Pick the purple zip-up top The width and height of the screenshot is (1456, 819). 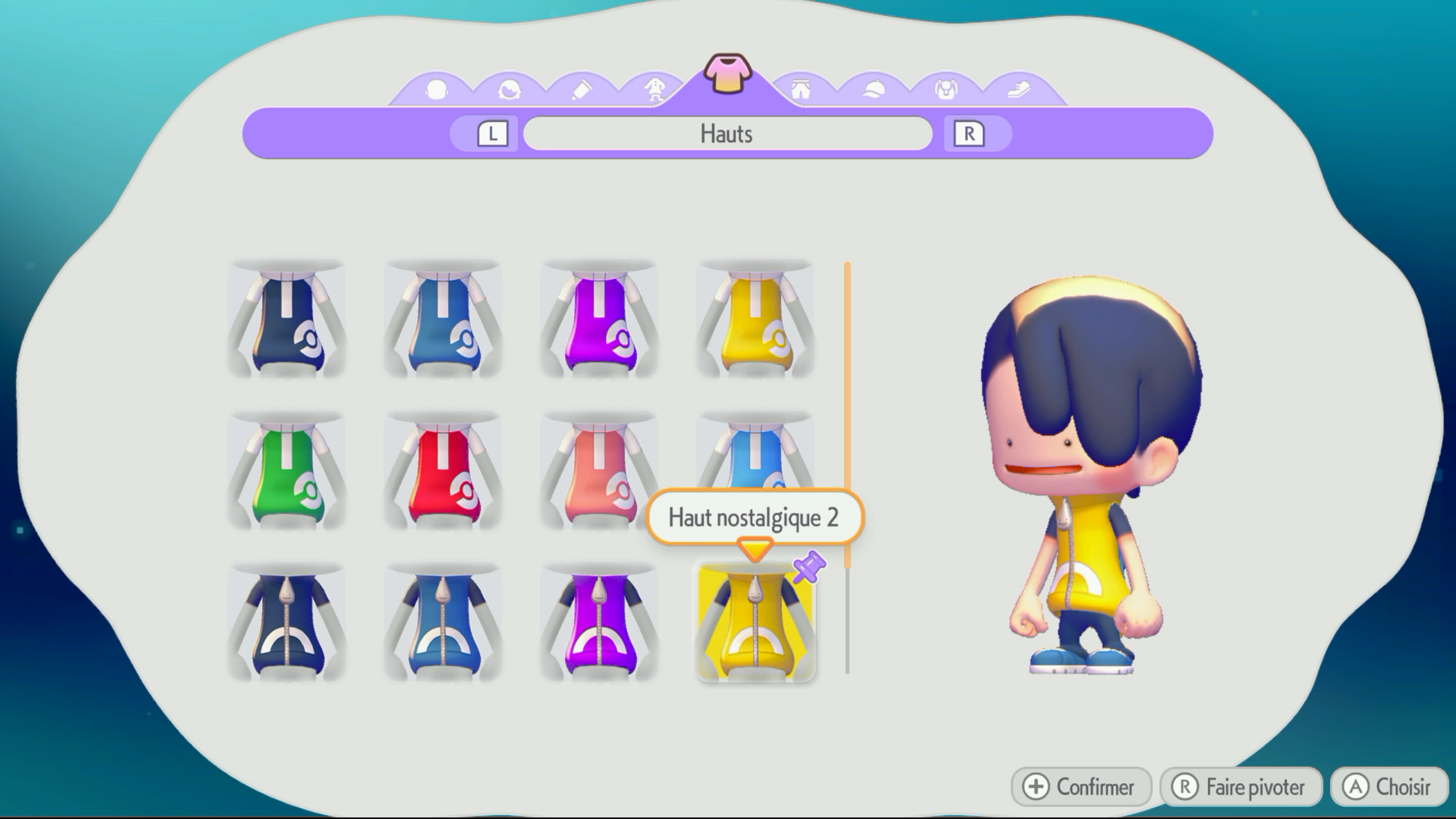[599, 623]
